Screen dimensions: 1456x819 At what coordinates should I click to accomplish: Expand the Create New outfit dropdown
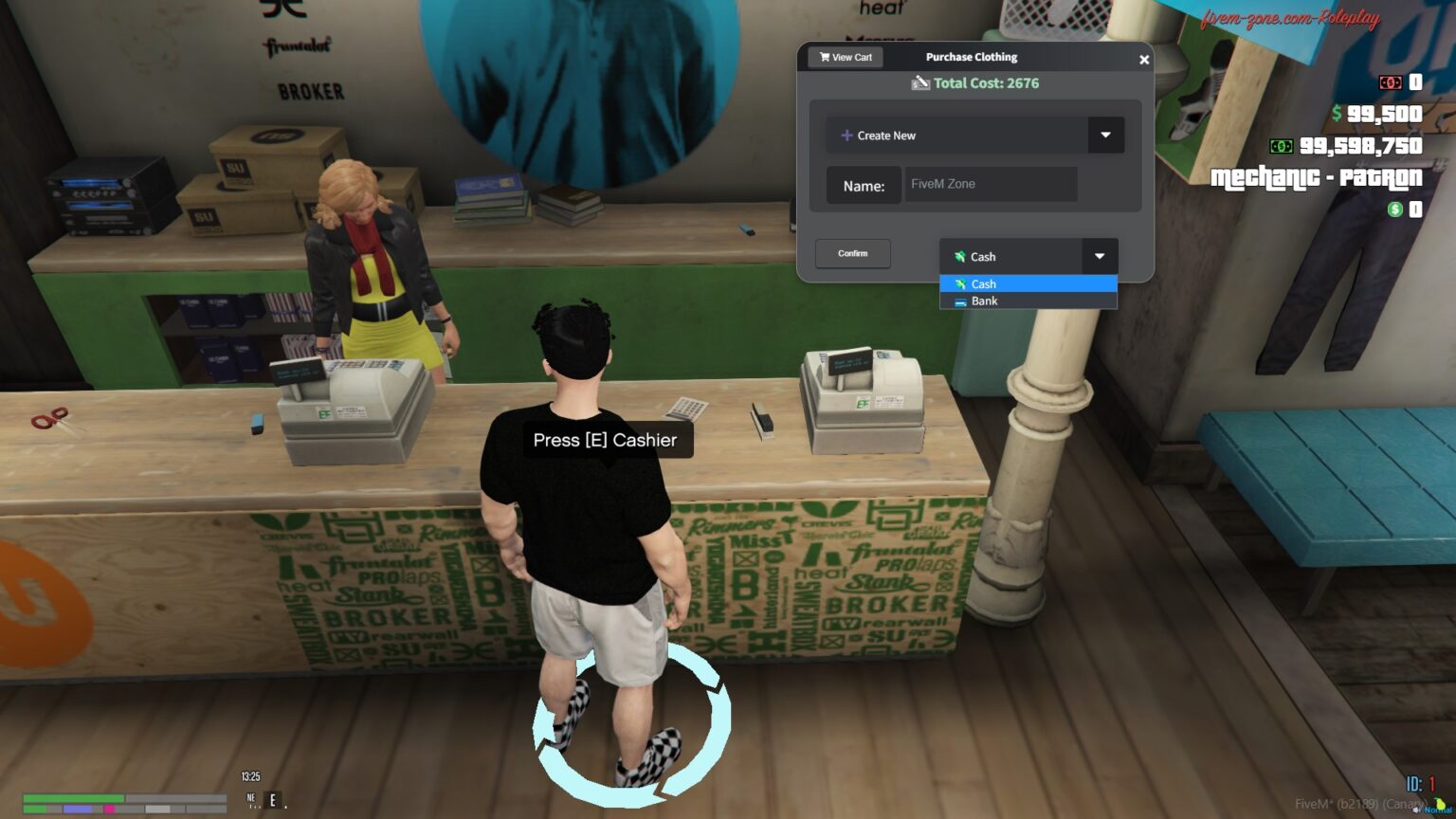pyautogui.click(x=1104, y=135)
